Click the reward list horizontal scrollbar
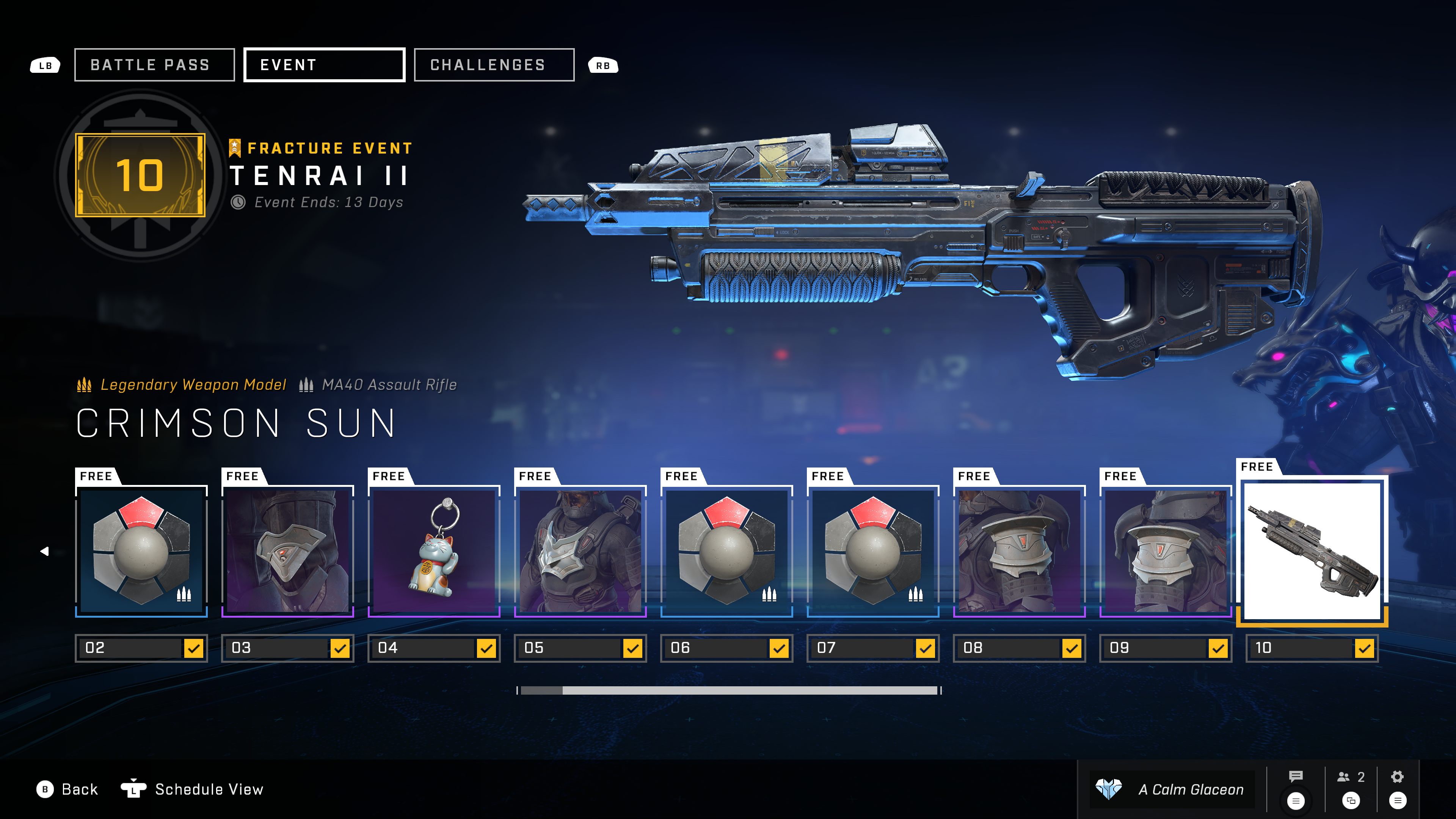 point(729,690)
